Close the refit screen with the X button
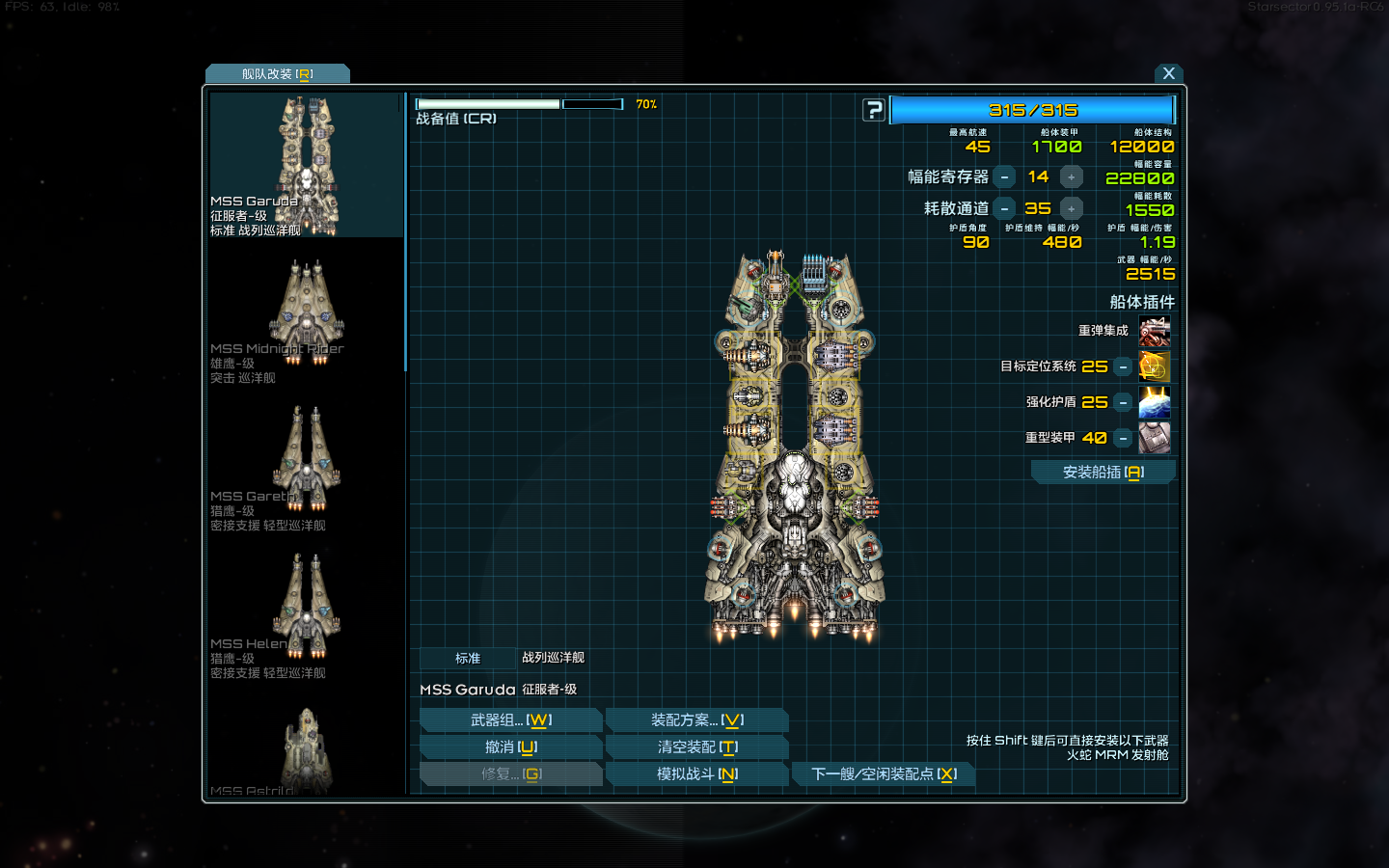1389x868 pixels. (x=1168, y=73)
